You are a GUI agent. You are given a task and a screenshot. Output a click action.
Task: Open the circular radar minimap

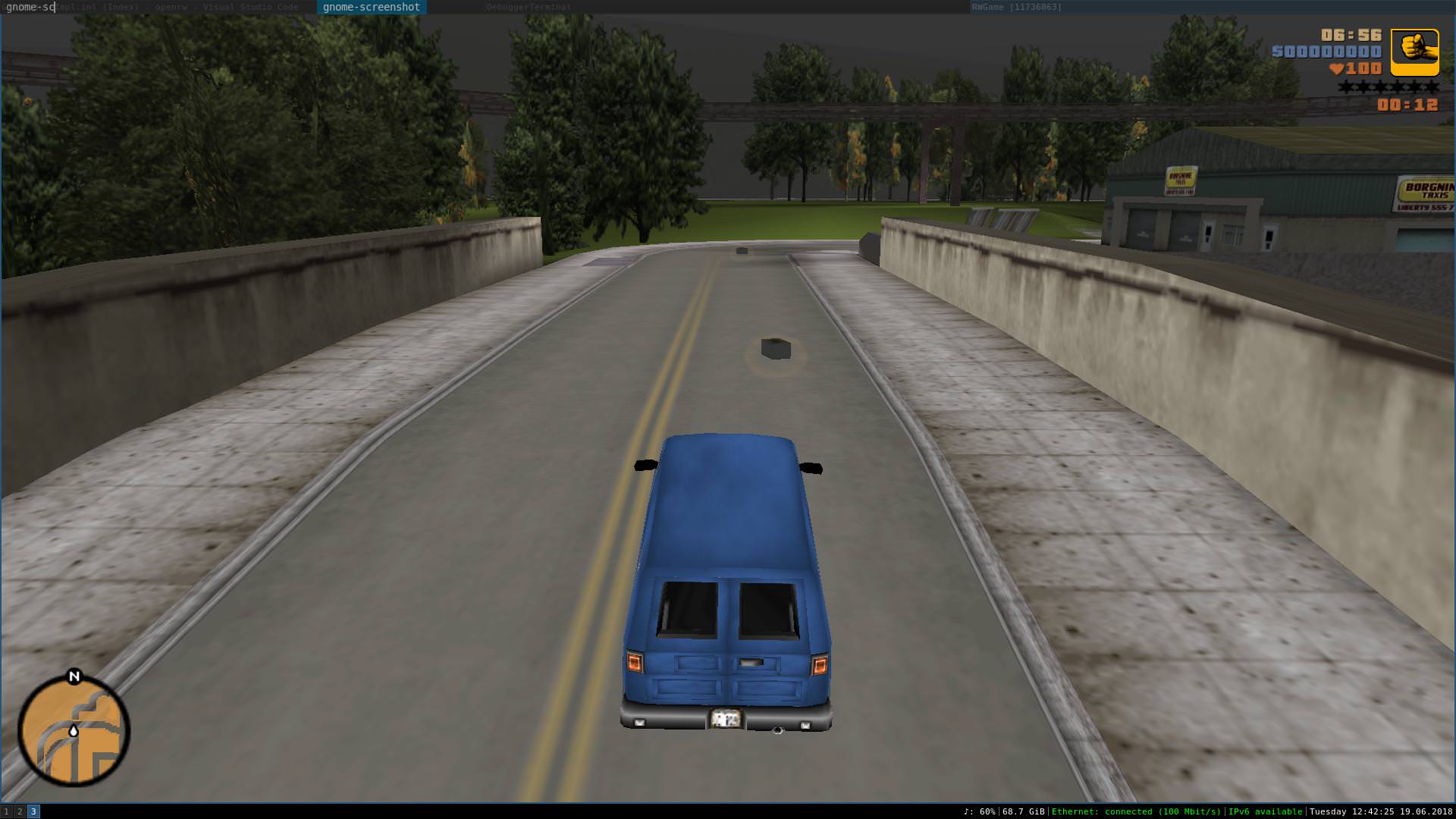(74, 731)
